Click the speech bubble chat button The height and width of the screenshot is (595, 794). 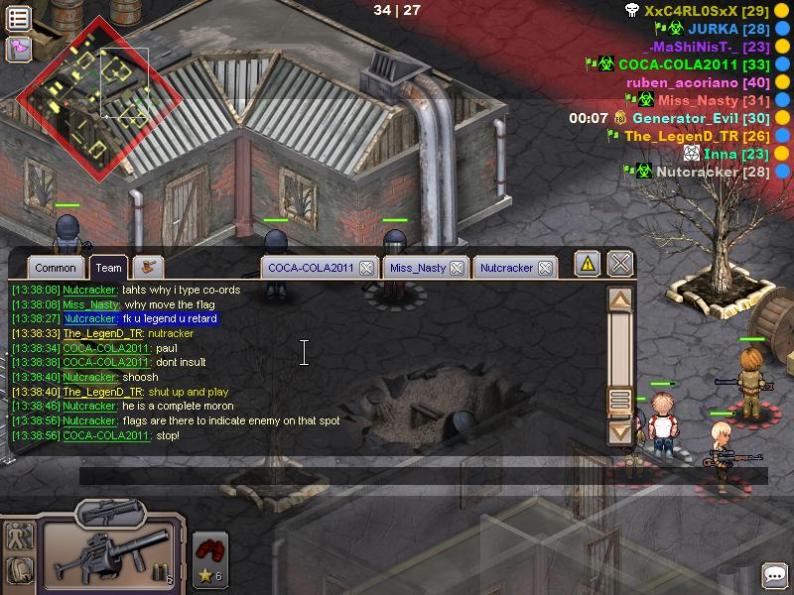tap(774, 576)
